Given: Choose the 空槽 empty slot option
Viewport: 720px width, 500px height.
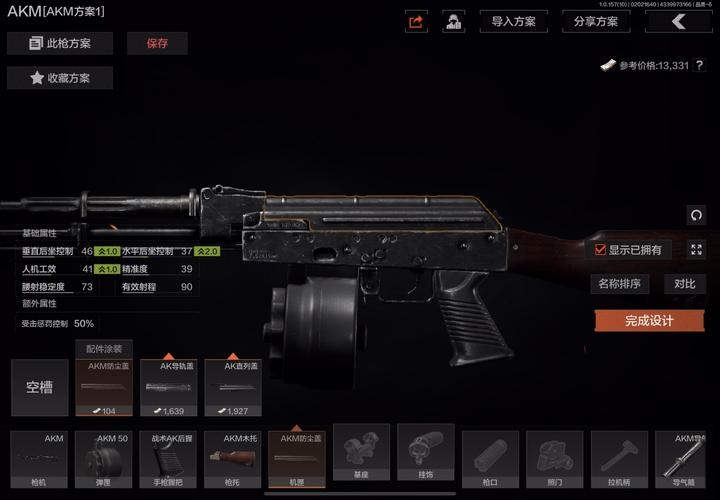Looking at the screenshot, I should click(x=40, y=387).
